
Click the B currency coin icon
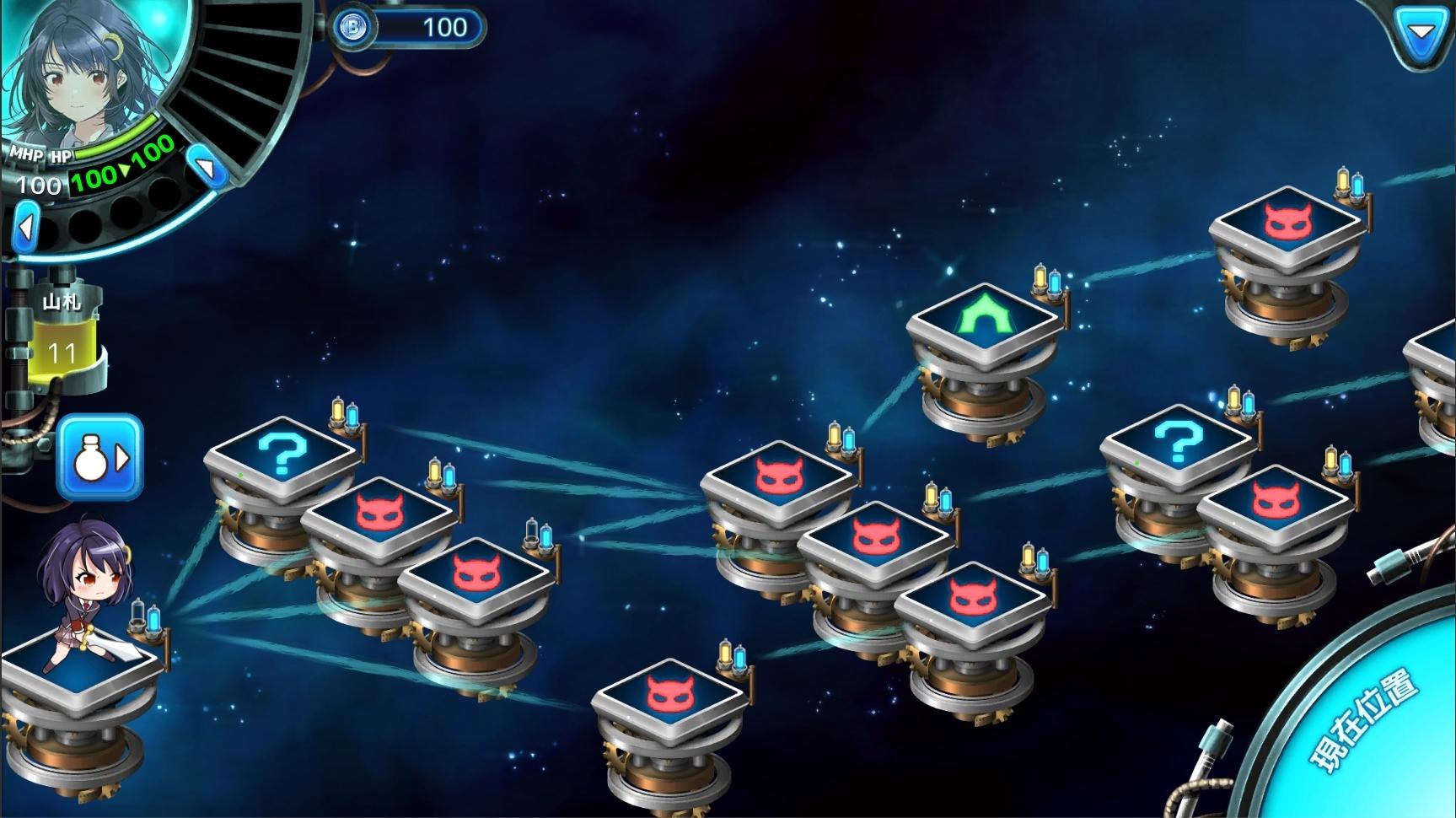354,27
